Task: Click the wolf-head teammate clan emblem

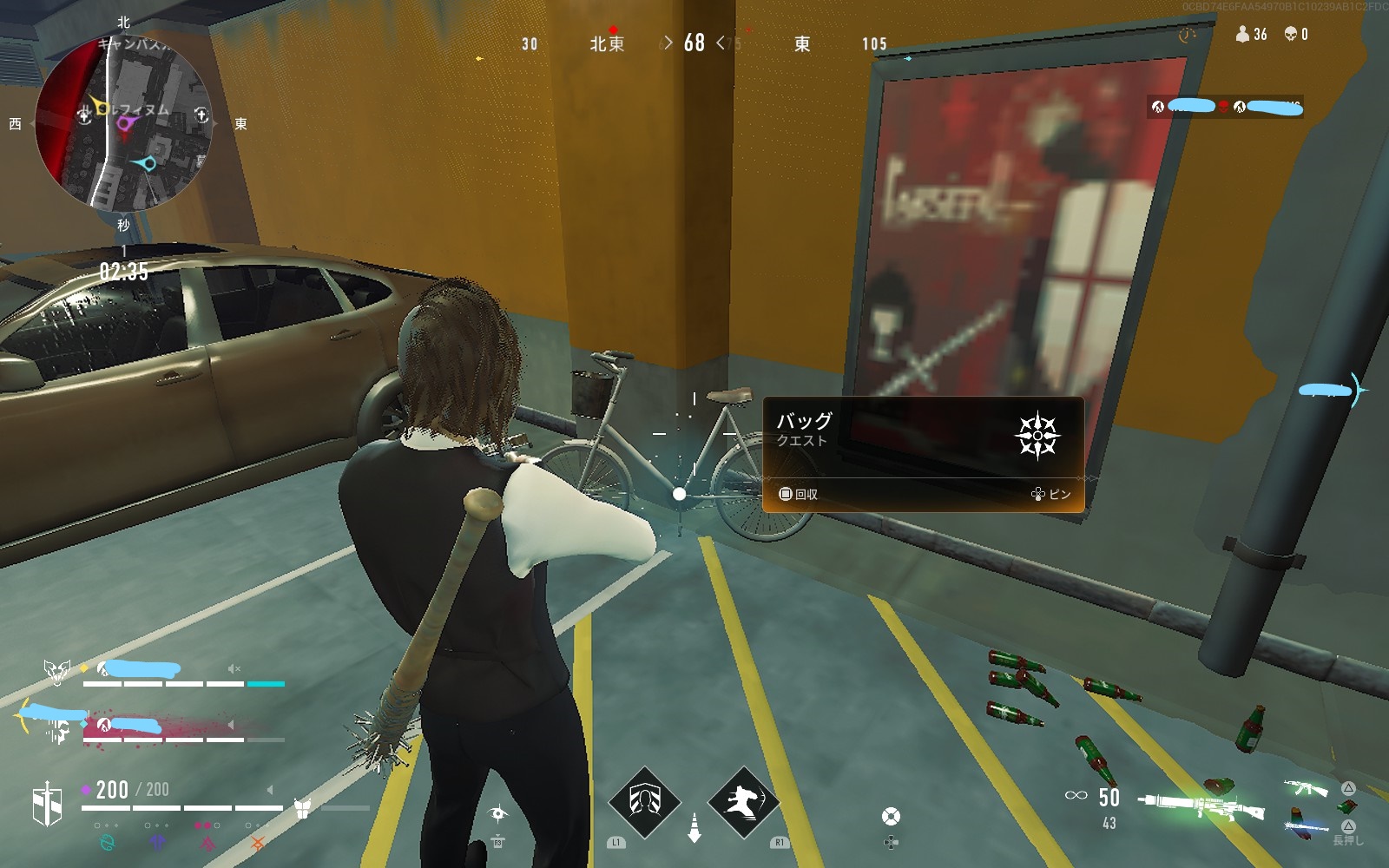Action: coord(57,671)
